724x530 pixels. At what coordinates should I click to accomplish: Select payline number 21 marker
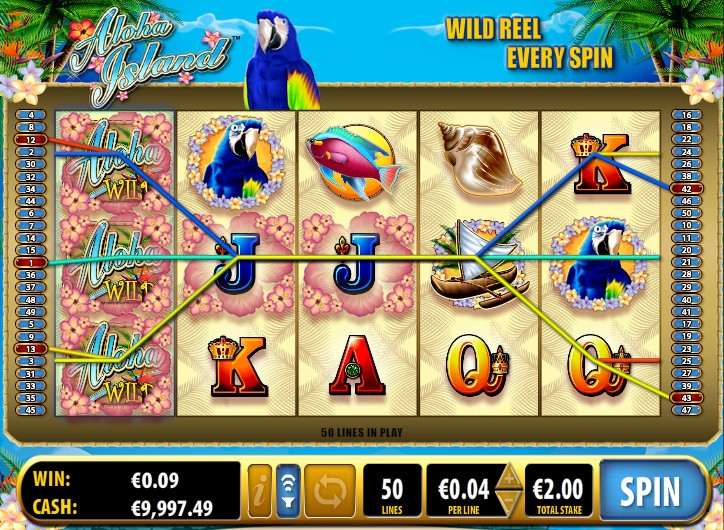686,262
